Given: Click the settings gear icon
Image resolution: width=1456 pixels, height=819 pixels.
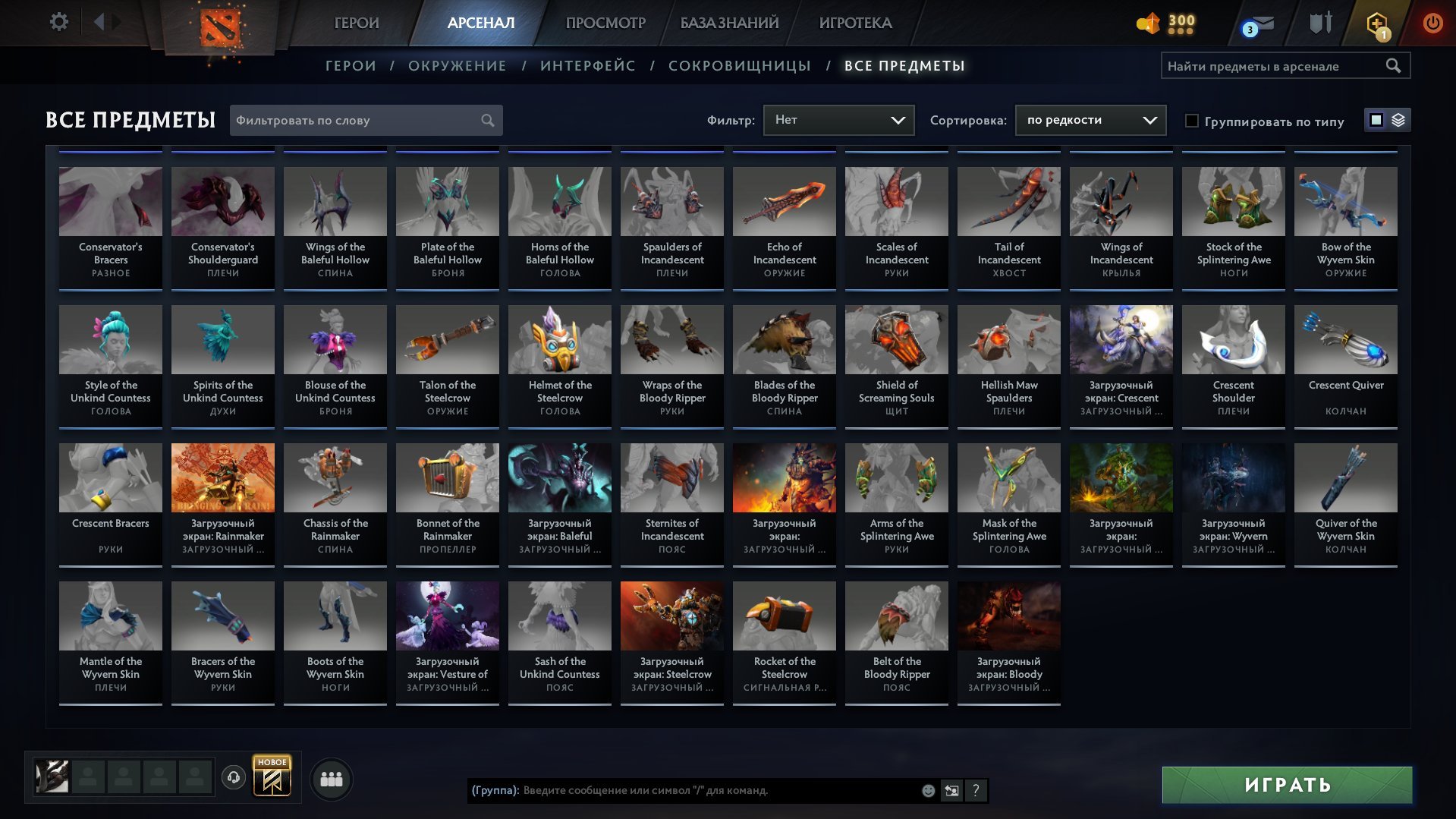Looking at the screenshot, I should click(59, 21).
